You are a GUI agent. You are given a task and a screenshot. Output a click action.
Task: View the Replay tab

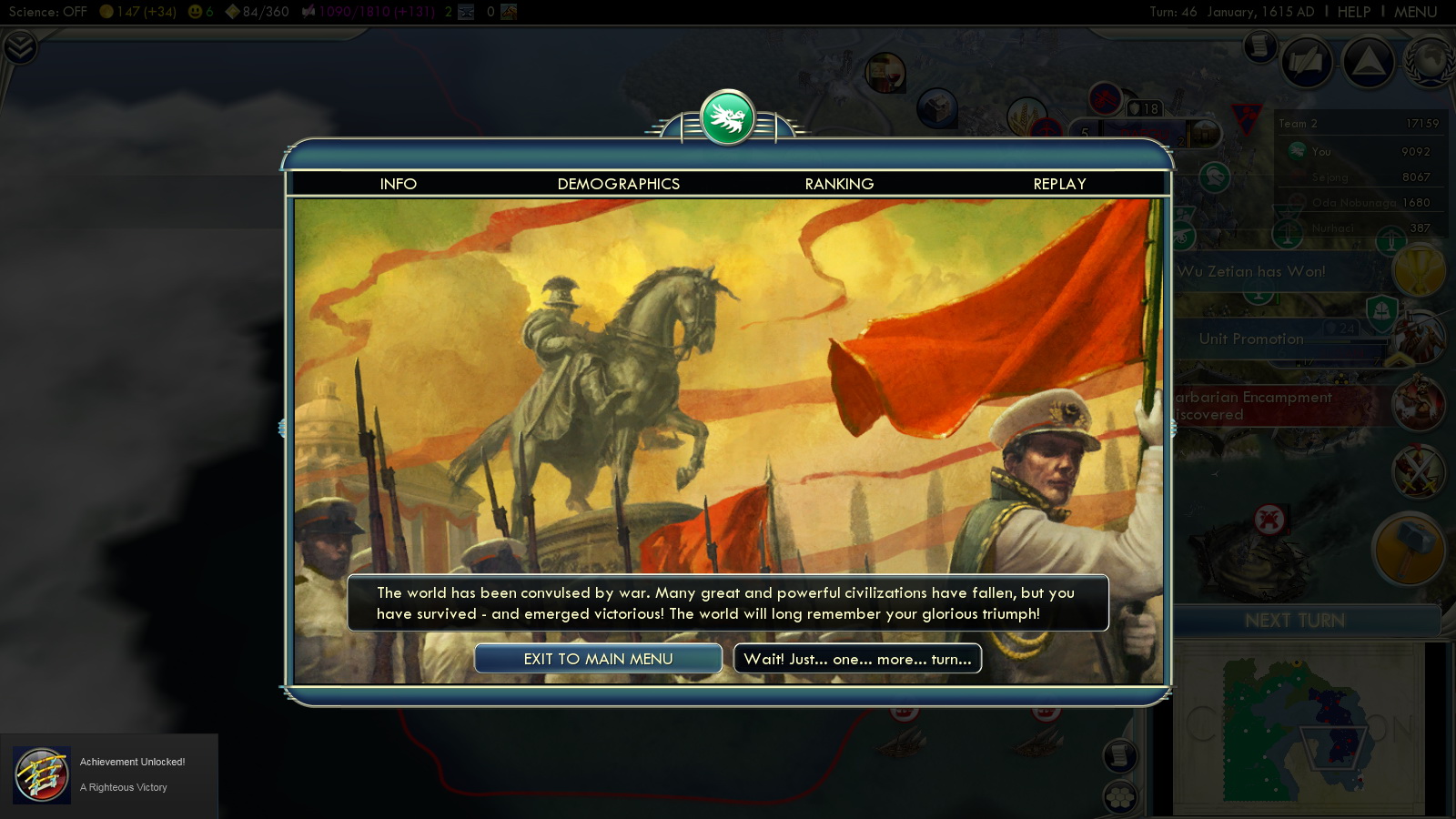1059,184
